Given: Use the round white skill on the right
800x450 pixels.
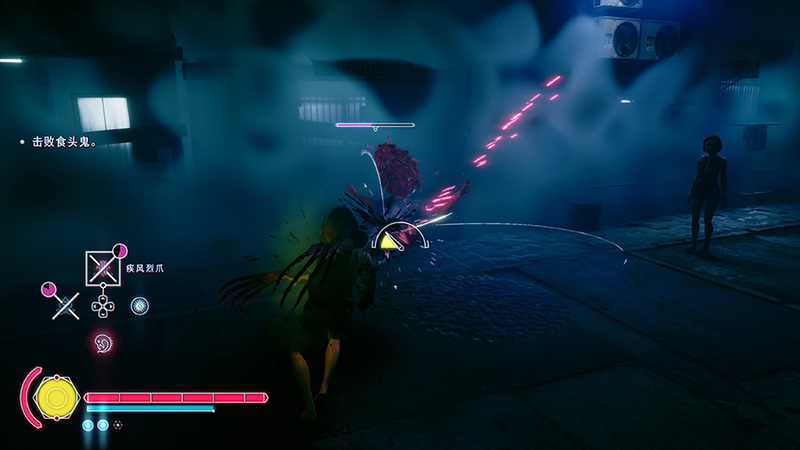Looking at the screenshot, I should [140, 305].
